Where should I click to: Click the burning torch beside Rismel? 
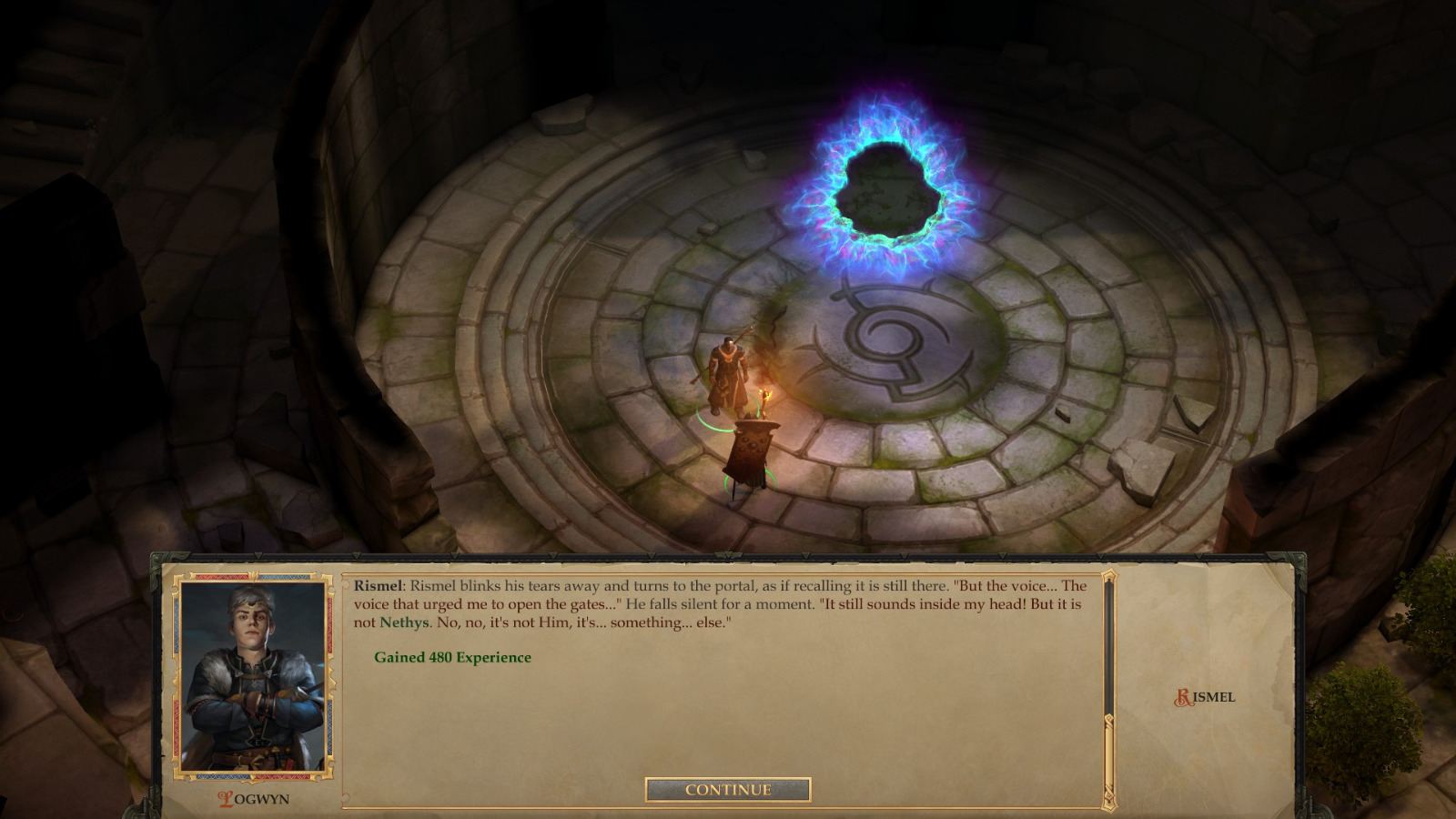point(766,393)
